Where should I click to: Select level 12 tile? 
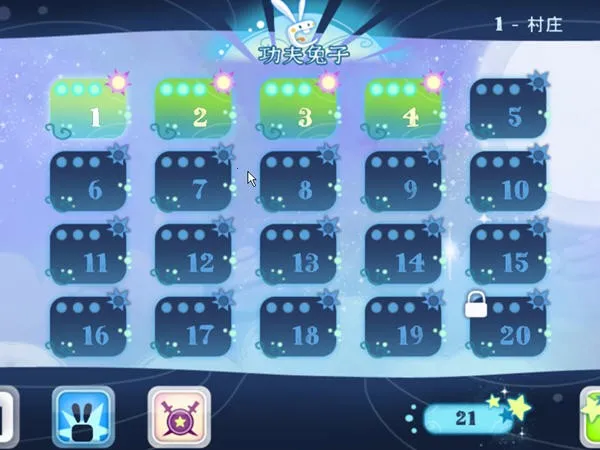194,256
